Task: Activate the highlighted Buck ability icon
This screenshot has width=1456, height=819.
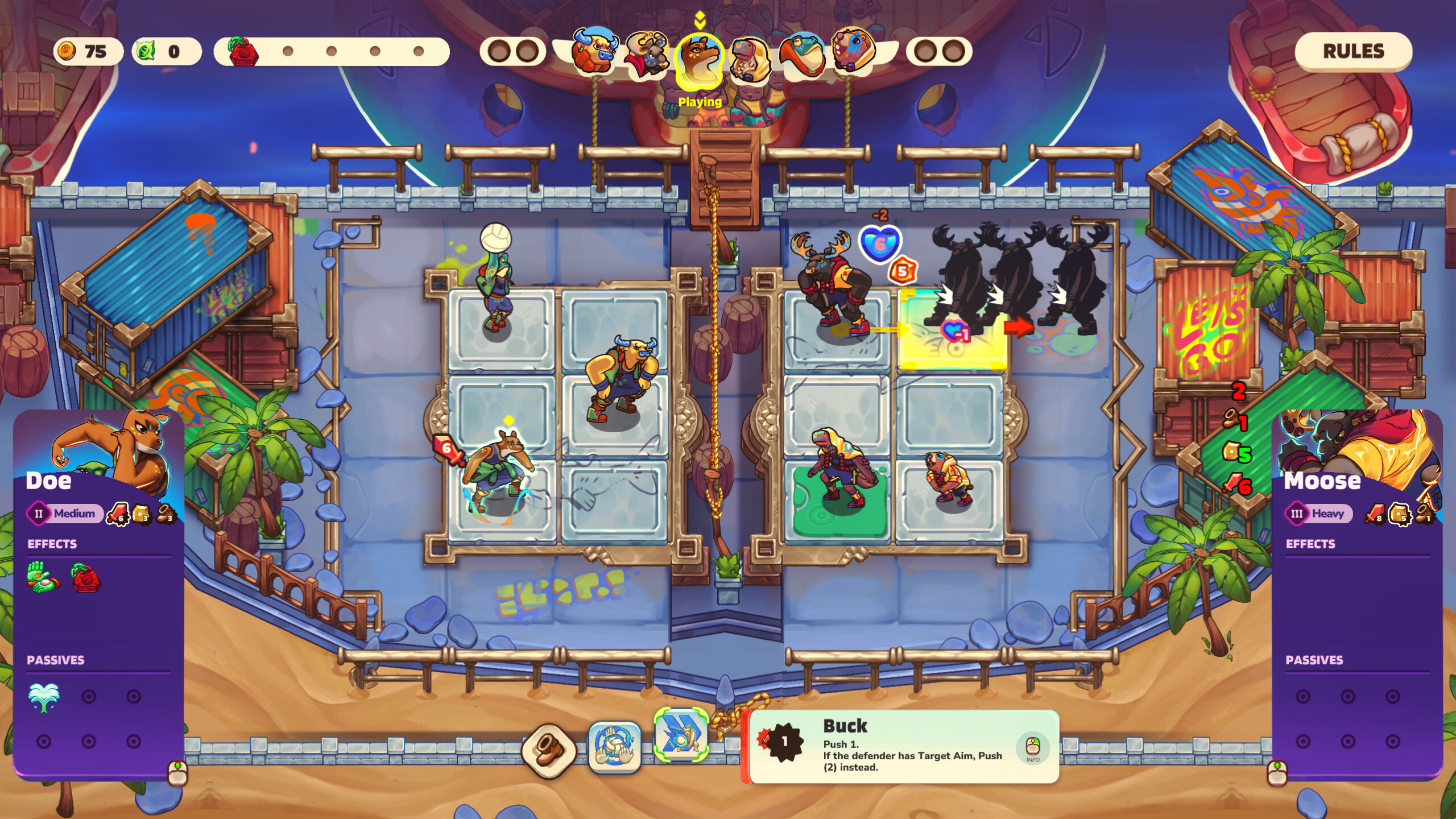Action: click(x=681, y=735)
